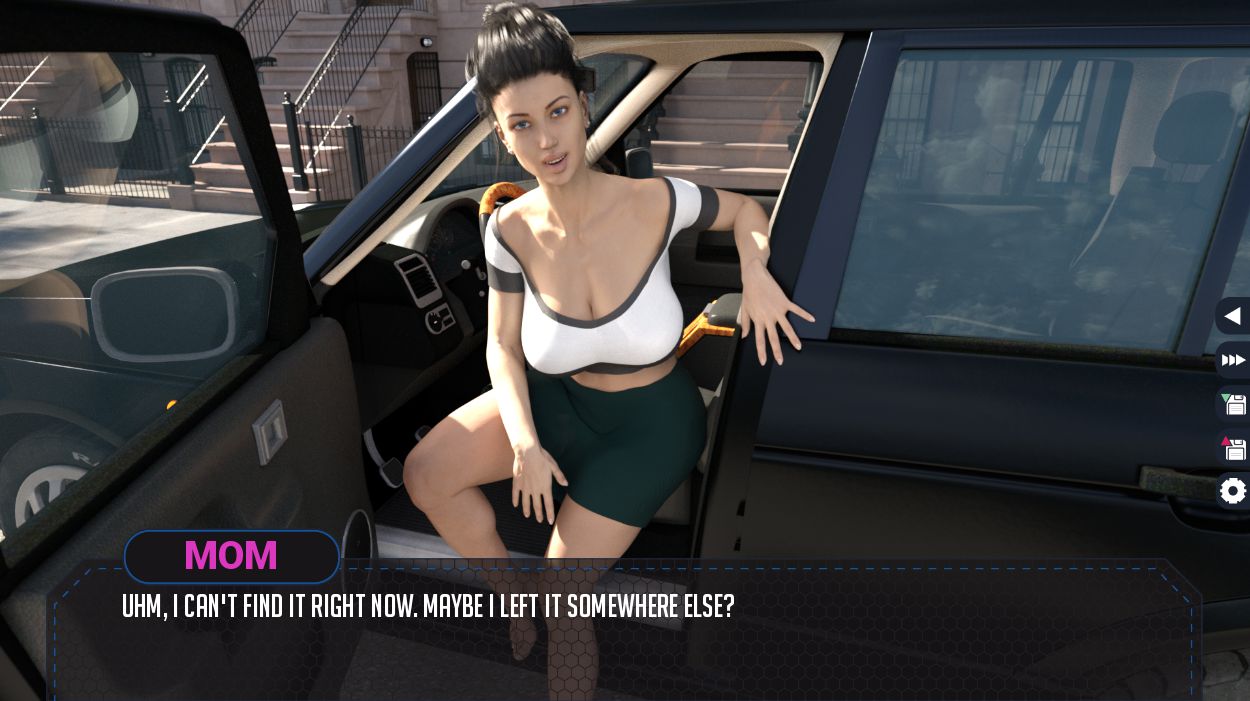
Task: Click the floppy disk with green arrow
Action: 1234,404
